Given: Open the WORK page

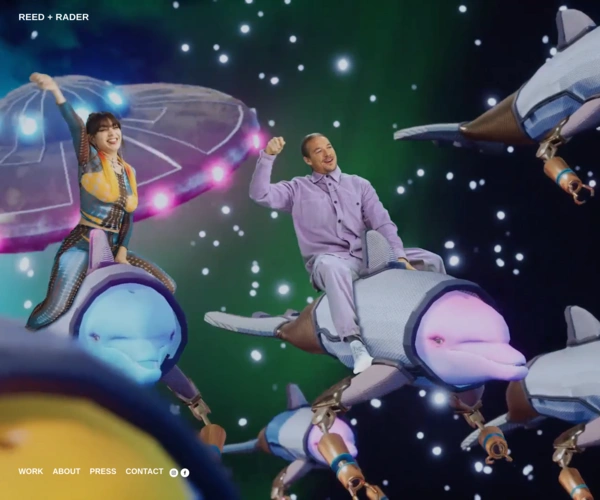Looking at the screenshot, I should [x=31, y=471].
